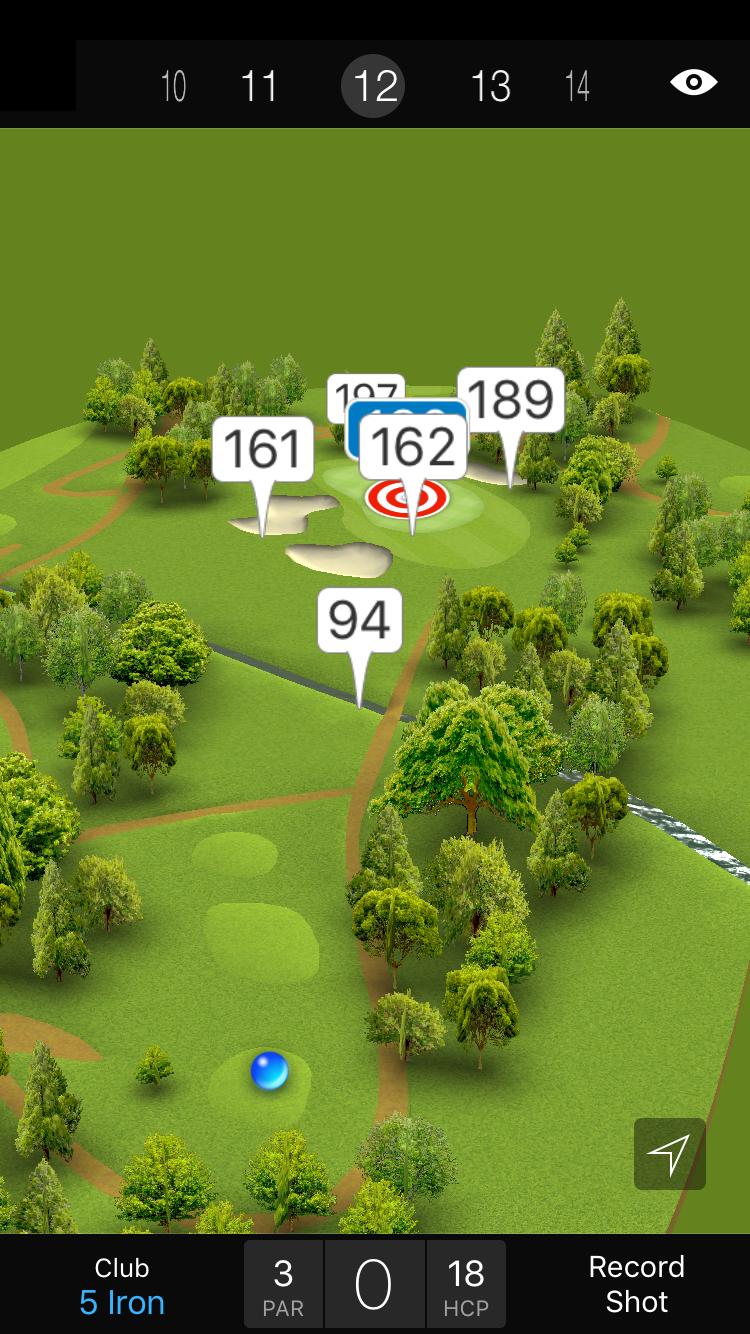Select the 94 distance marker
This screenshot has width=750, height=1334.
click(360, 621)
